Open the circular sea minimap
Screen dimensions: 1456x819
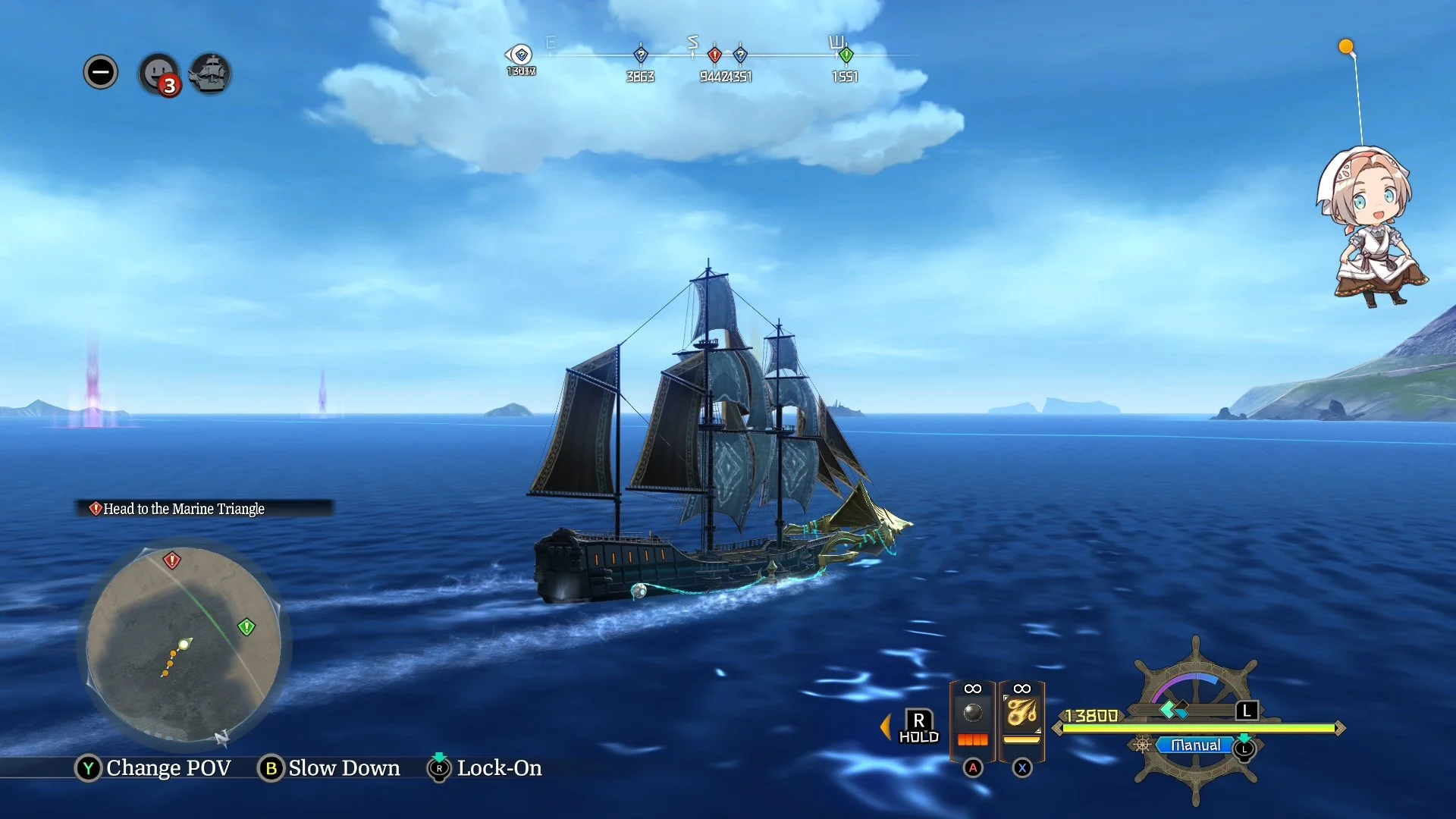(x=184, y=645)
